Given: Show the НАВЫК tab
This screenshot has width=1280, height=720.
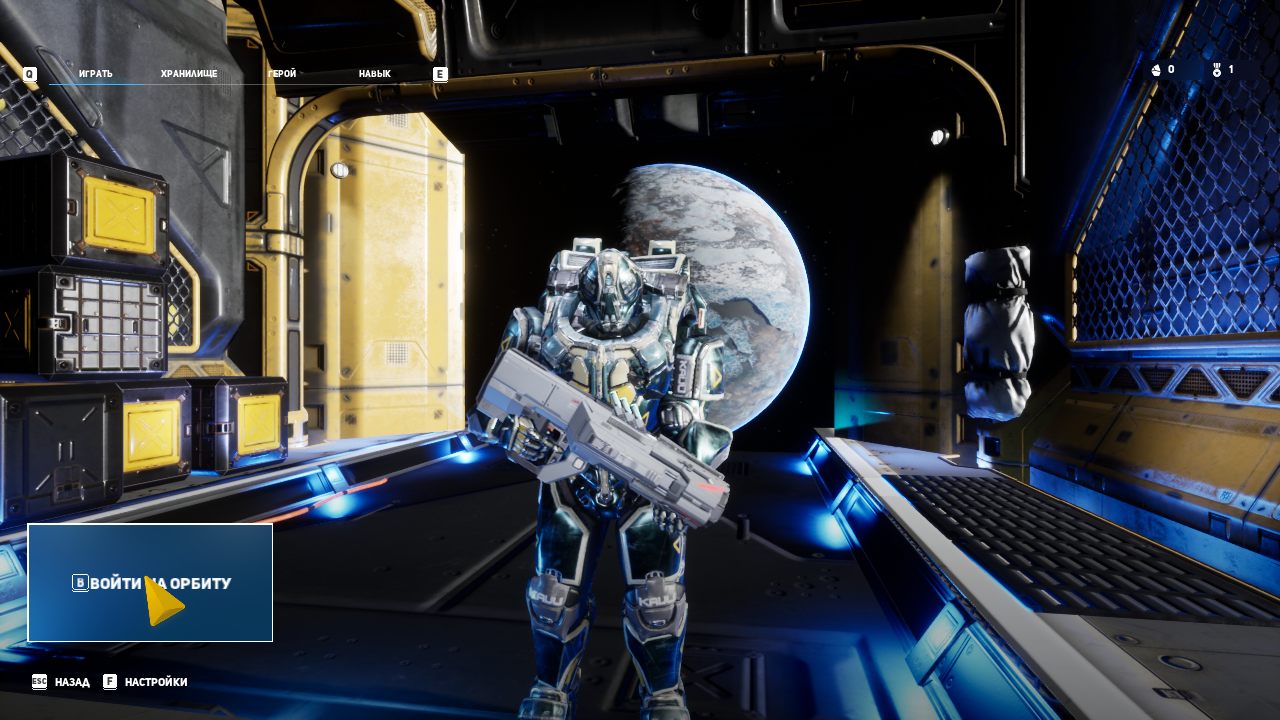Looking at the screenshot, I should pos(375,74).
